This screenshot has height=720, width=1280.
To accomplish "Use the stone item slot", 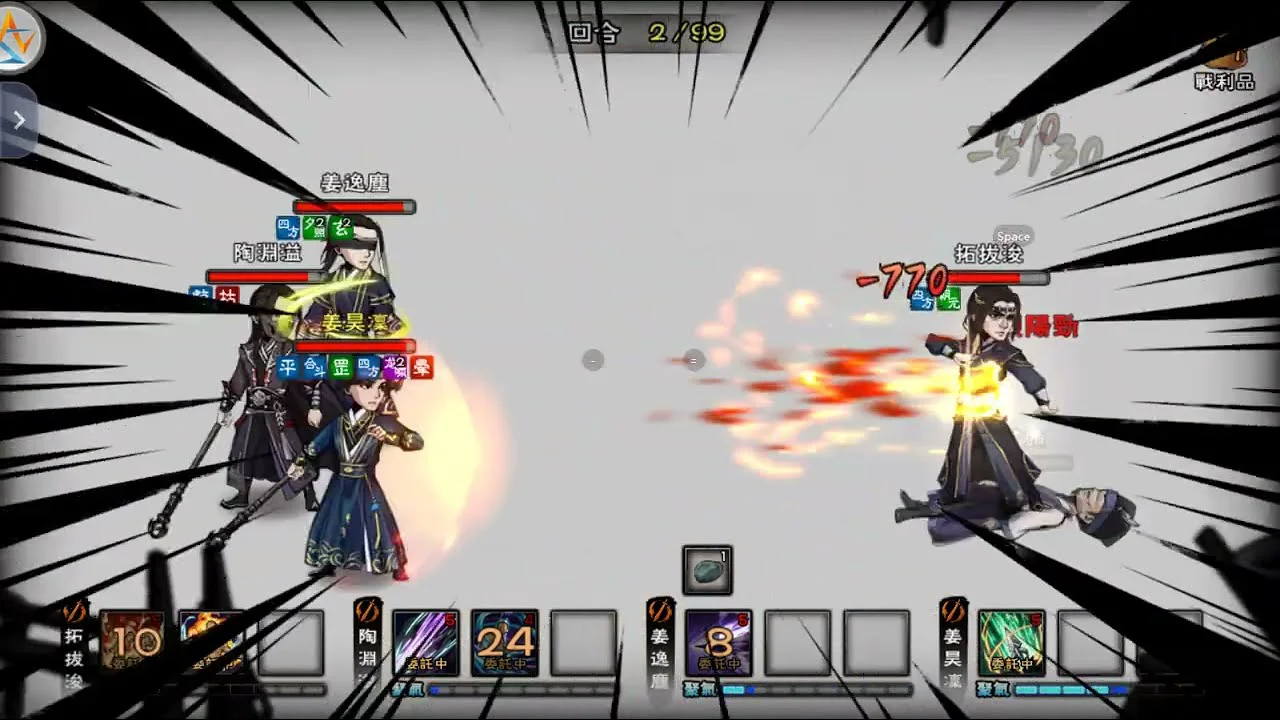I will pos(707,570).
